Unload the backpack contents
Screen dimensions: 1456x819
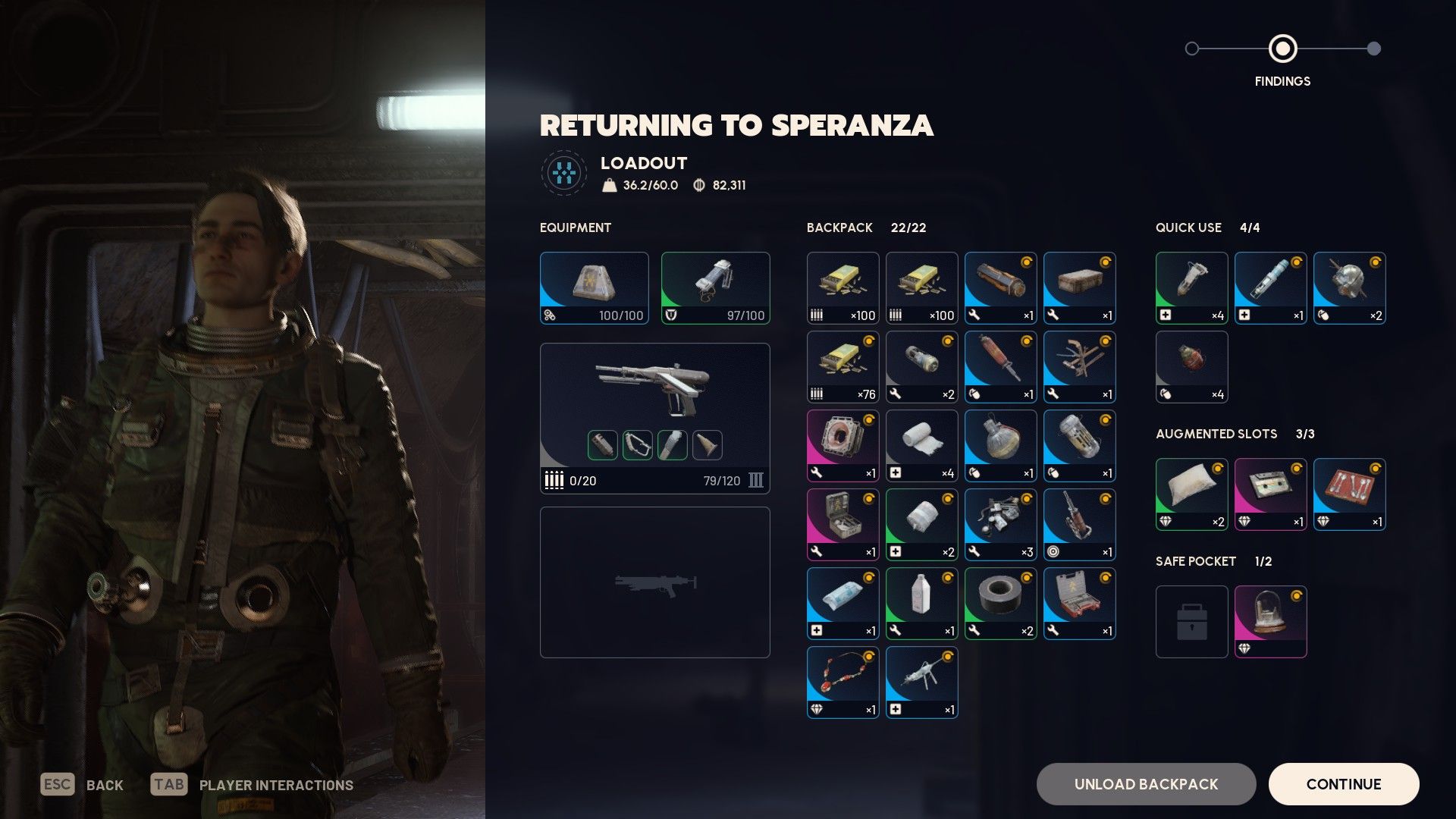pos(1146,784)
